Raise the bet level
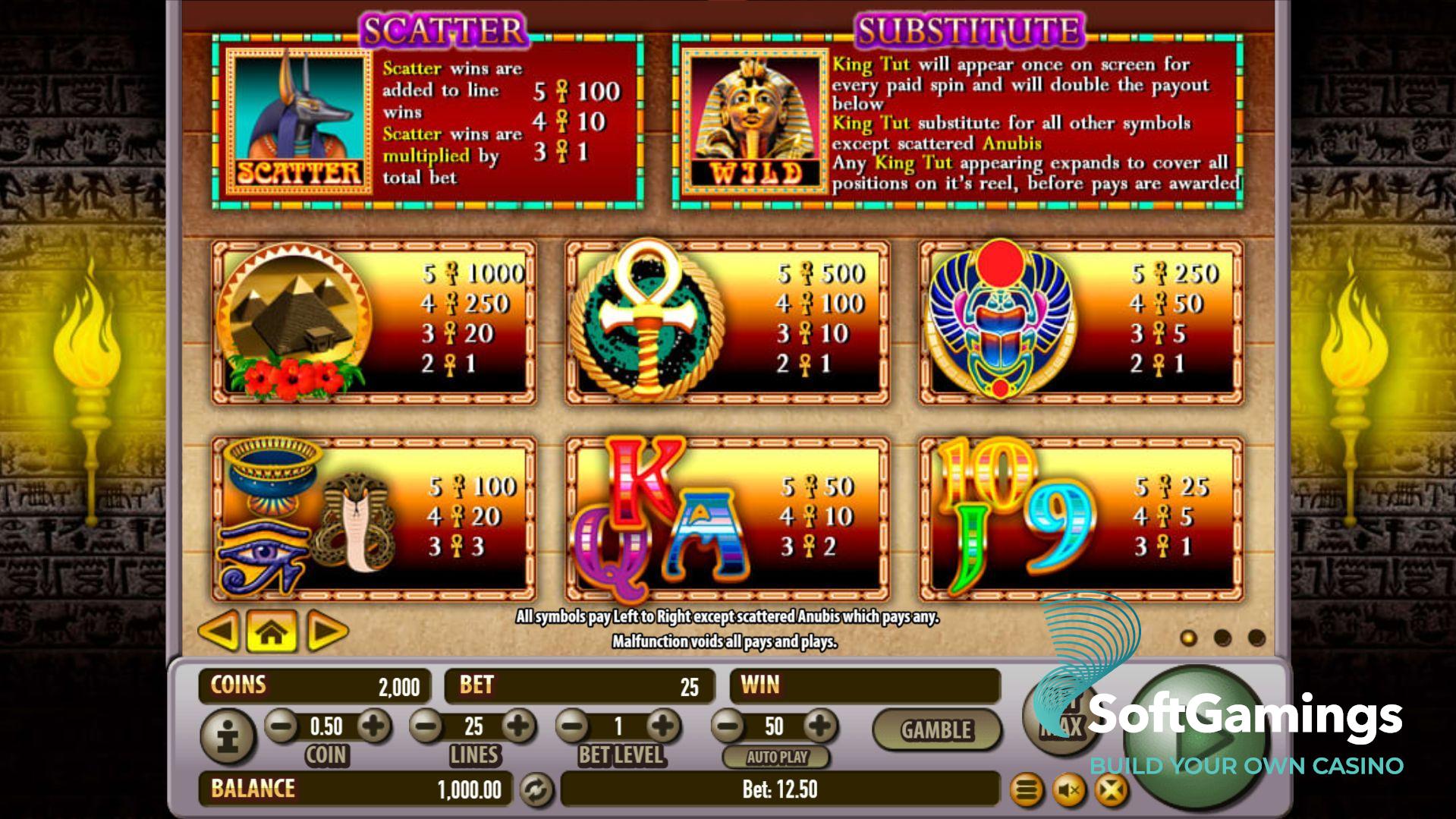The width and height of the screenshot is (1456, 819). [x=663, y=726]
